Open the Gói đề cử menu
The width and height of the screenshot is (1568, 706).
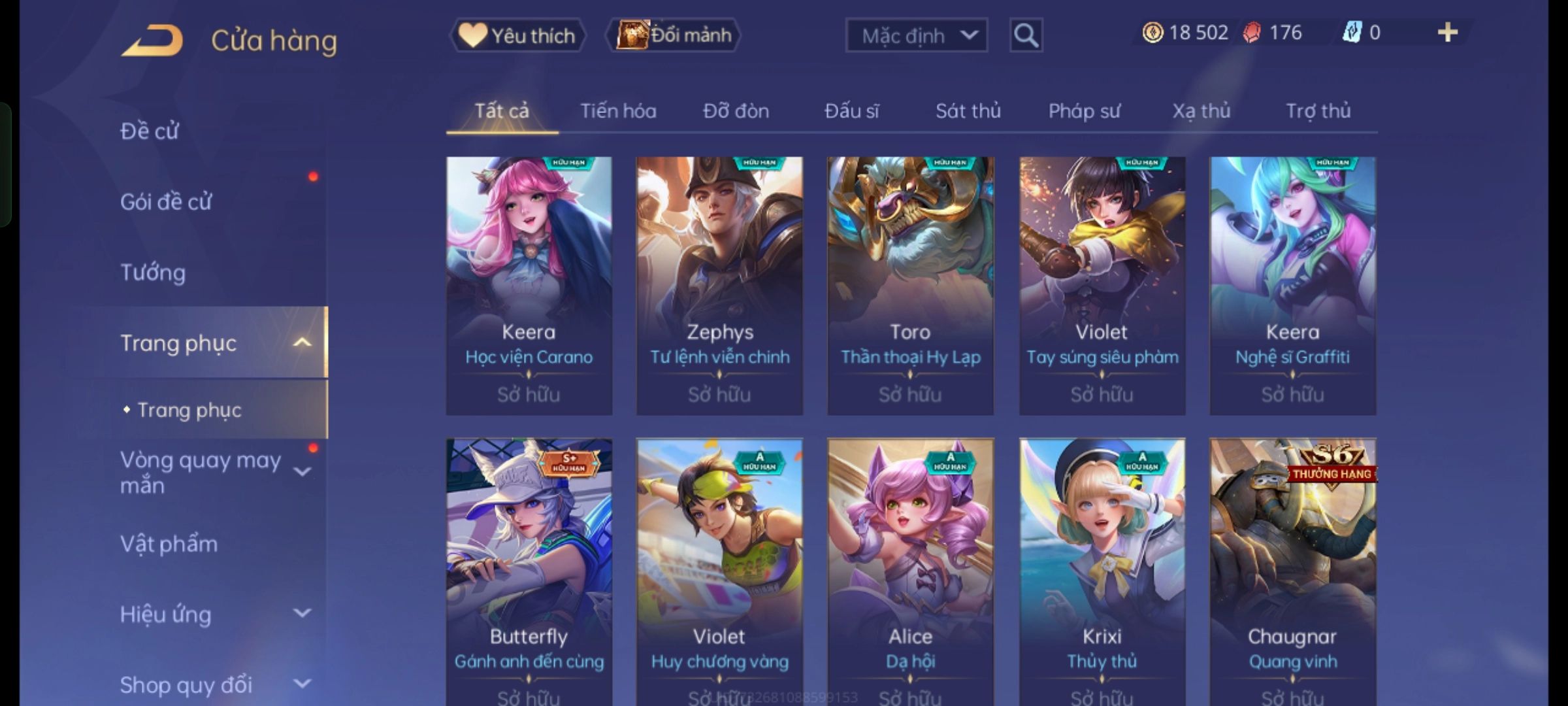click(166, 202)
